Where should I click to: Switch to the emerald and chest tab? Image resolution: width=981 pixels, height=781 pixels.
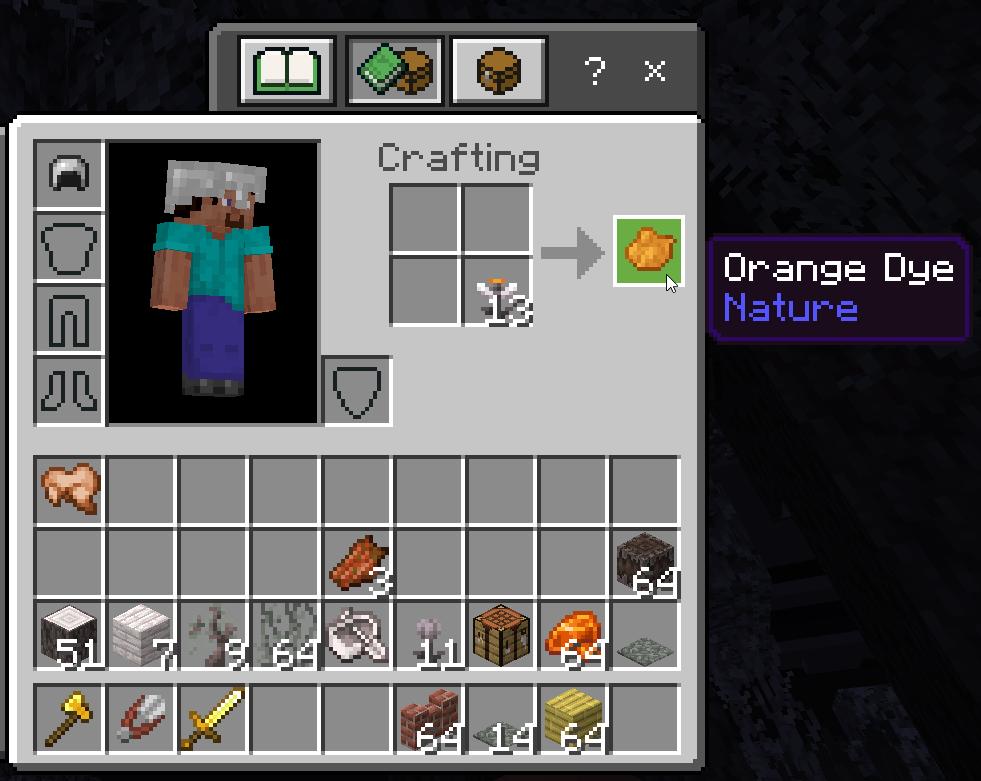coord(394,71)
